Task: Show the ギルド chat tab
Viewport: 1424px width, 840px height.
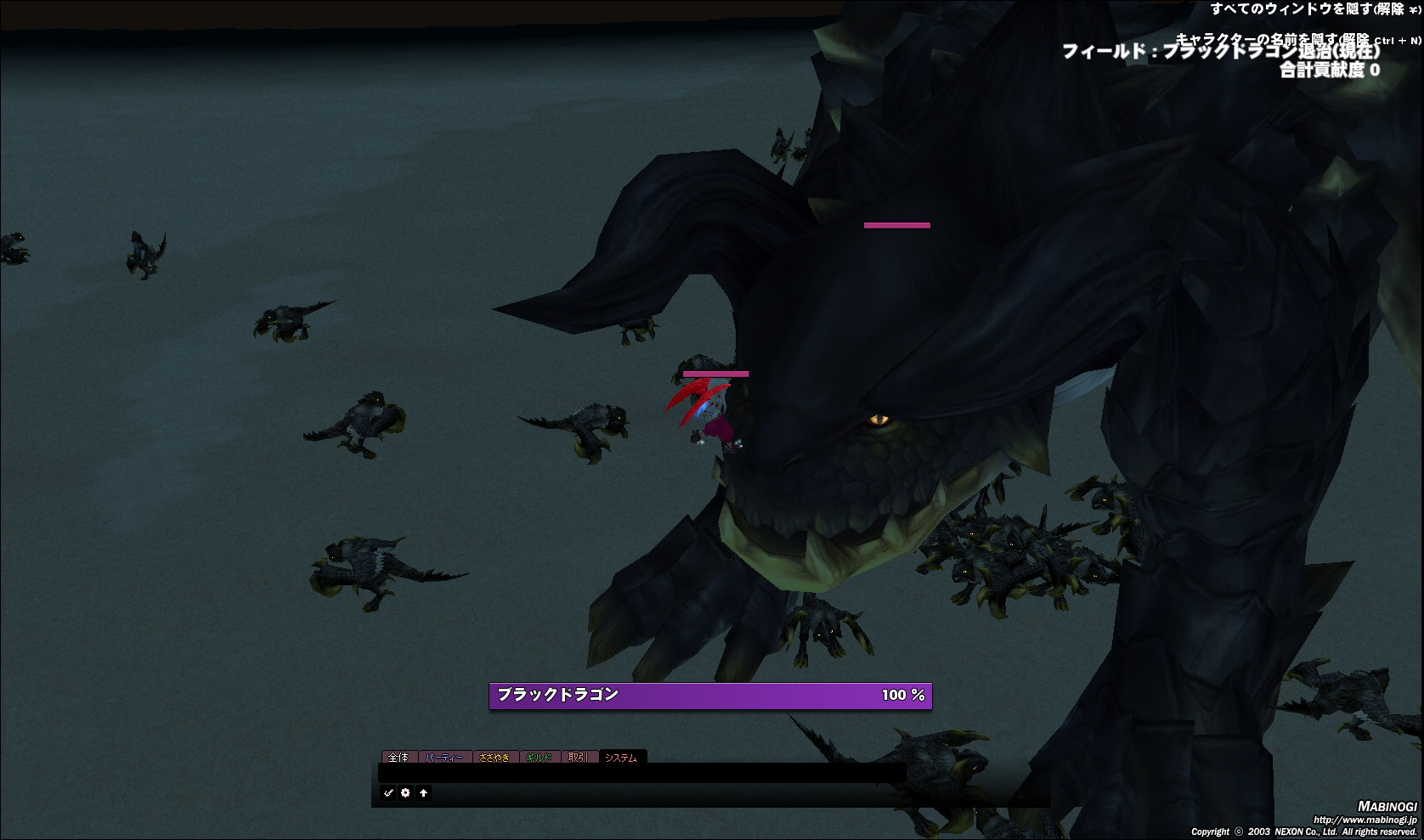Action: (x=538, y=757)
